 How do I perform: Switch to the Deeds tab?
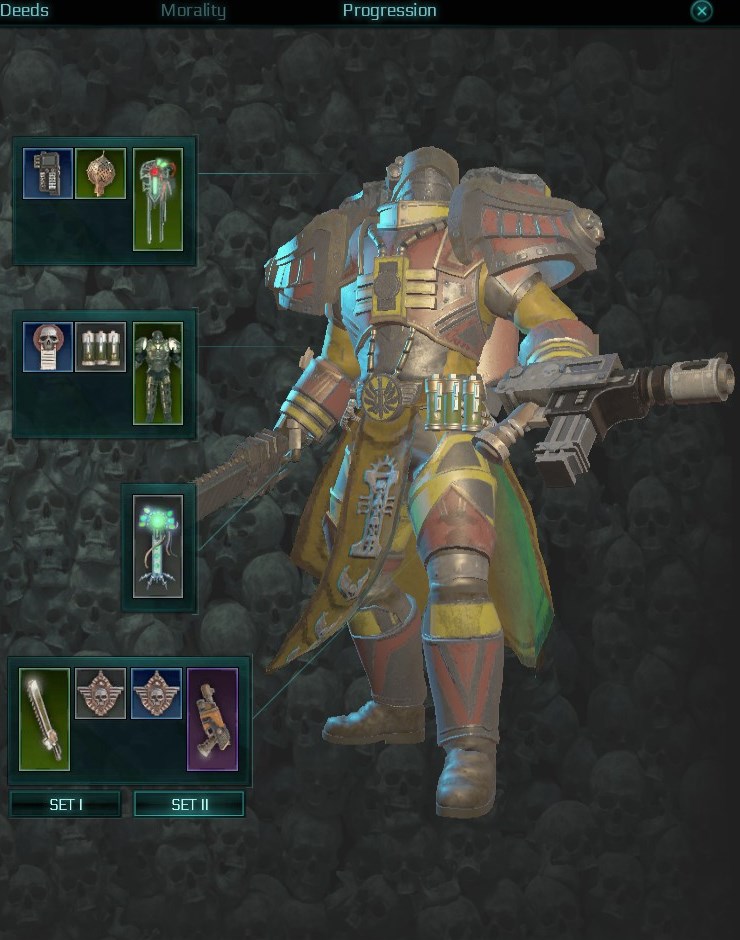tap(24, 11)
